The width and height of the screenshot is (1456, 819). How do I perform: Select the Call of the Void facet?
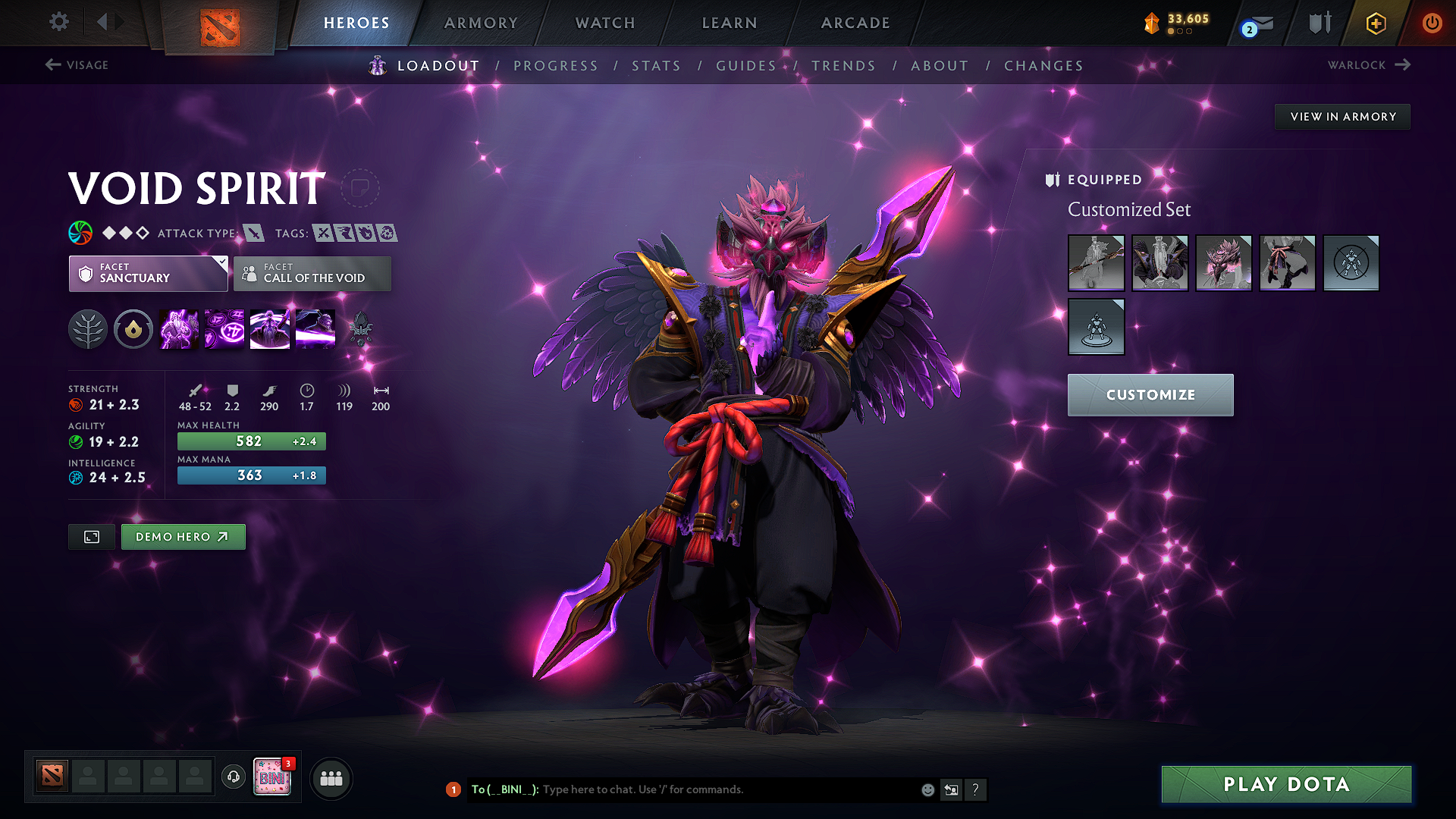coord(312,274)
